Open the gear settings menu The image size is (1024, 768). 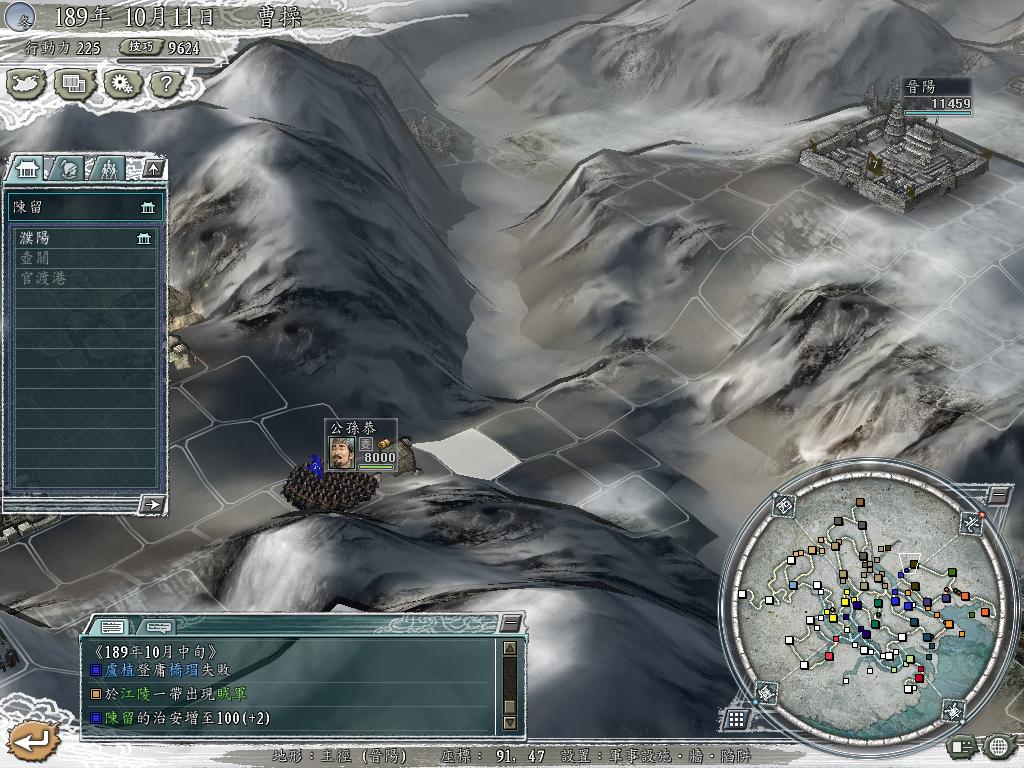pyautogui.click(x=120, y=85)
